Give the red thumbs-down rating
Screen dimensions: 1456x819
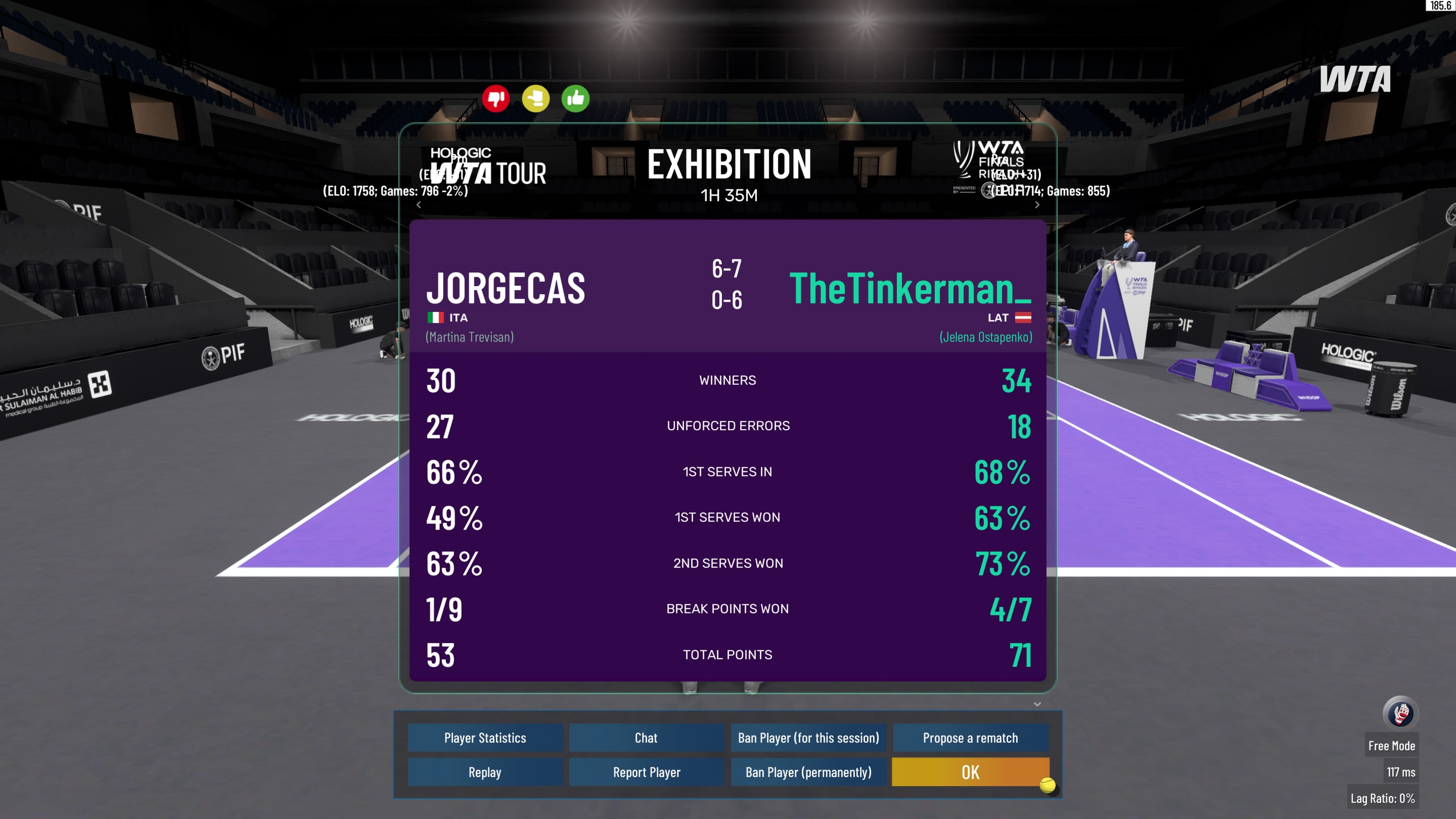[x=496, y=99]
